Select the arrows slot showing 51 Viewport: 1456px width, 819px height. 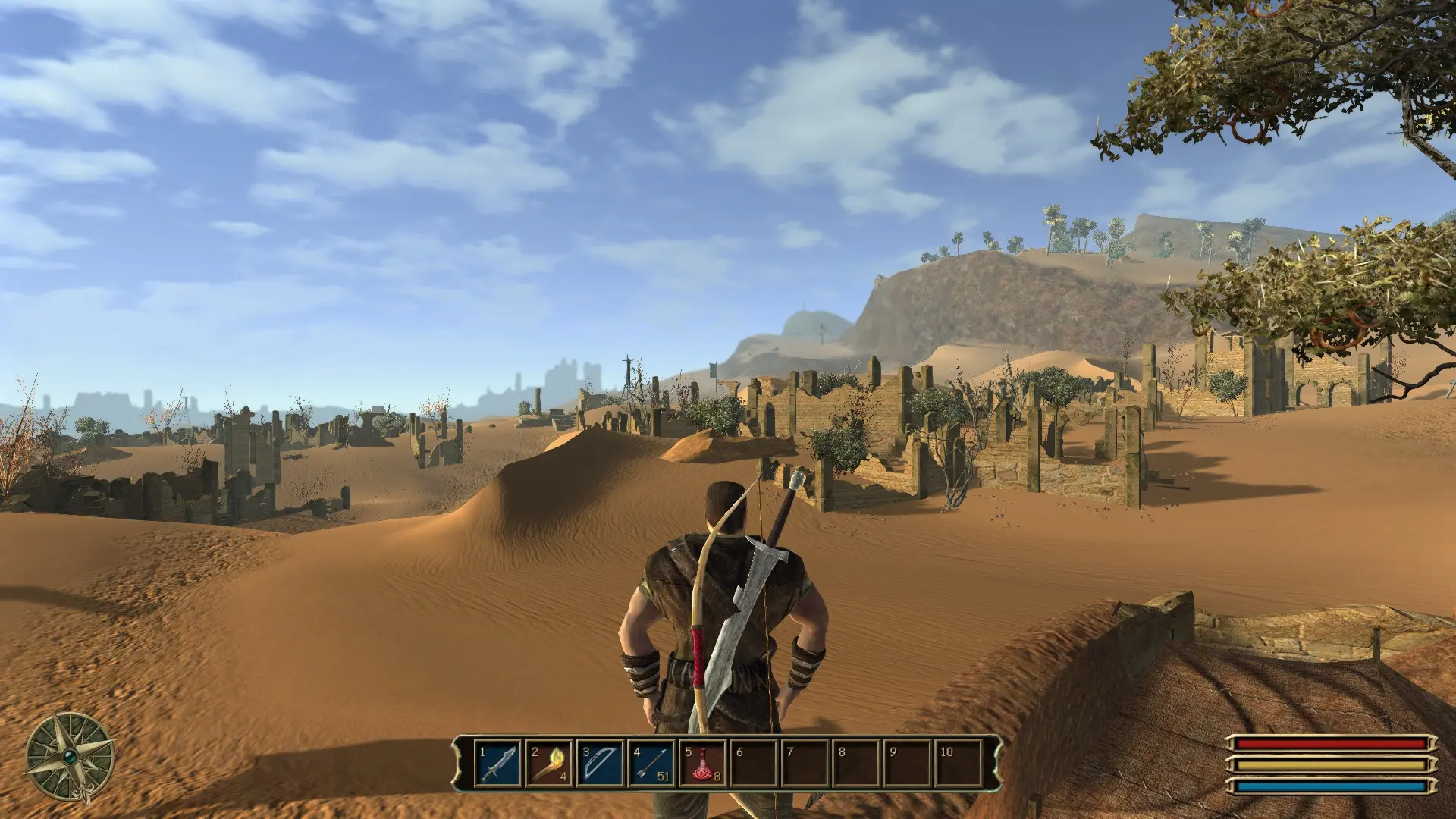coord(652,764)
